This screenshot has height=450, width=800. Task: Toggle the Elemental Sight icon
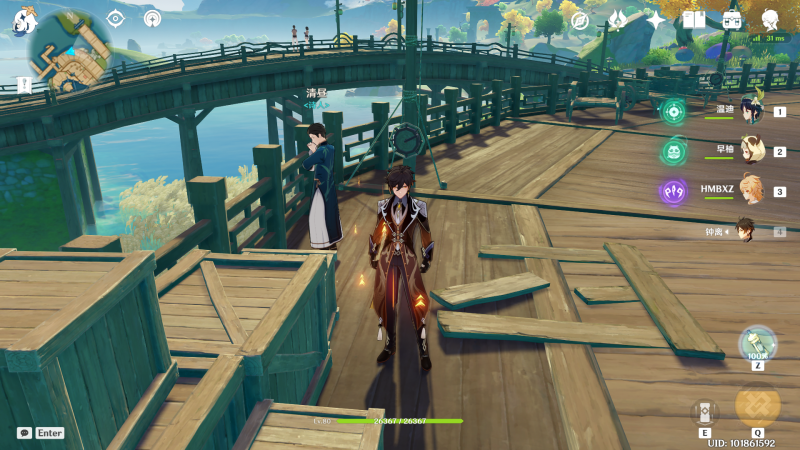[152, 18]
